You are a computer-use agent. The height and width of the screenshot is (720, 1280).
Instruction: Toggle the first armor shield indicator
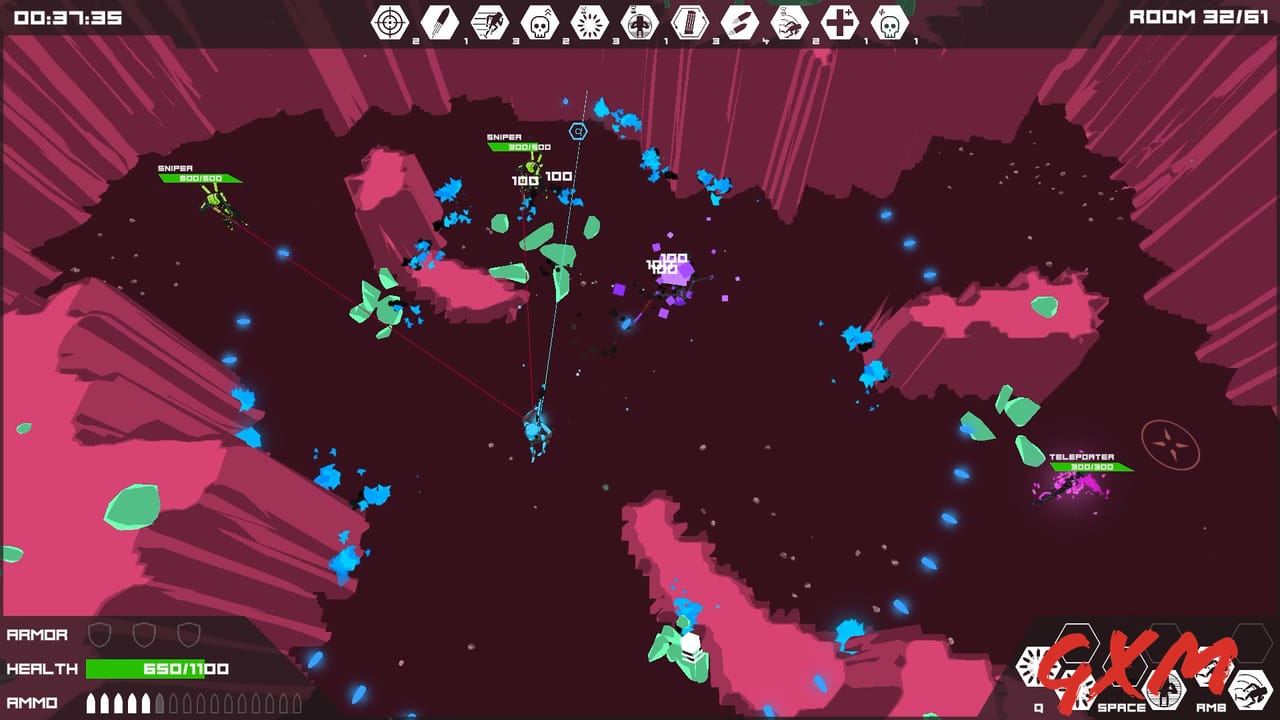coord(100,634)
